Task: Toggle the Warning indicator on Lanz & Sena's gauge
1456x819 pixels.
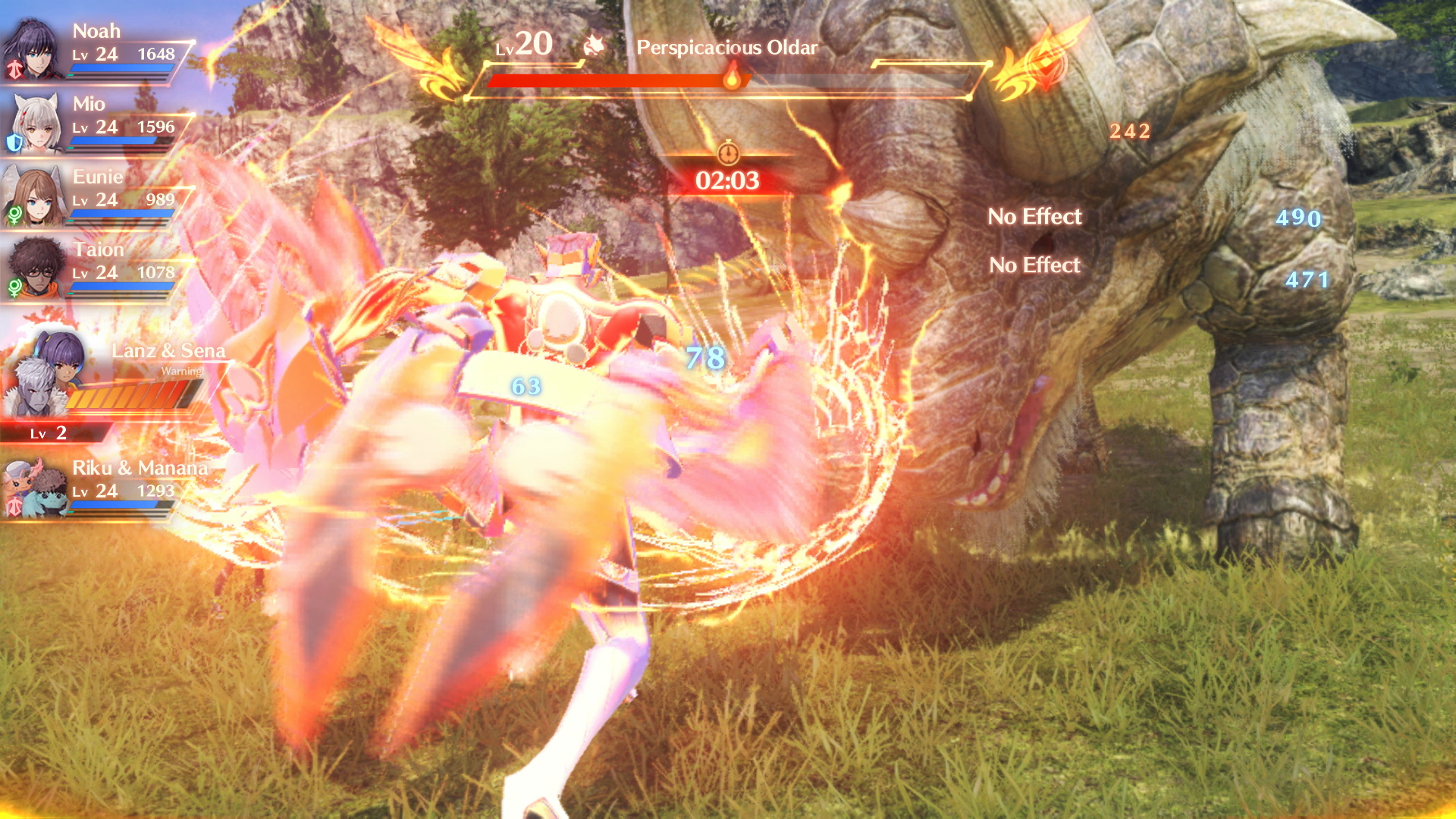Action: click(x=182, y=372)
